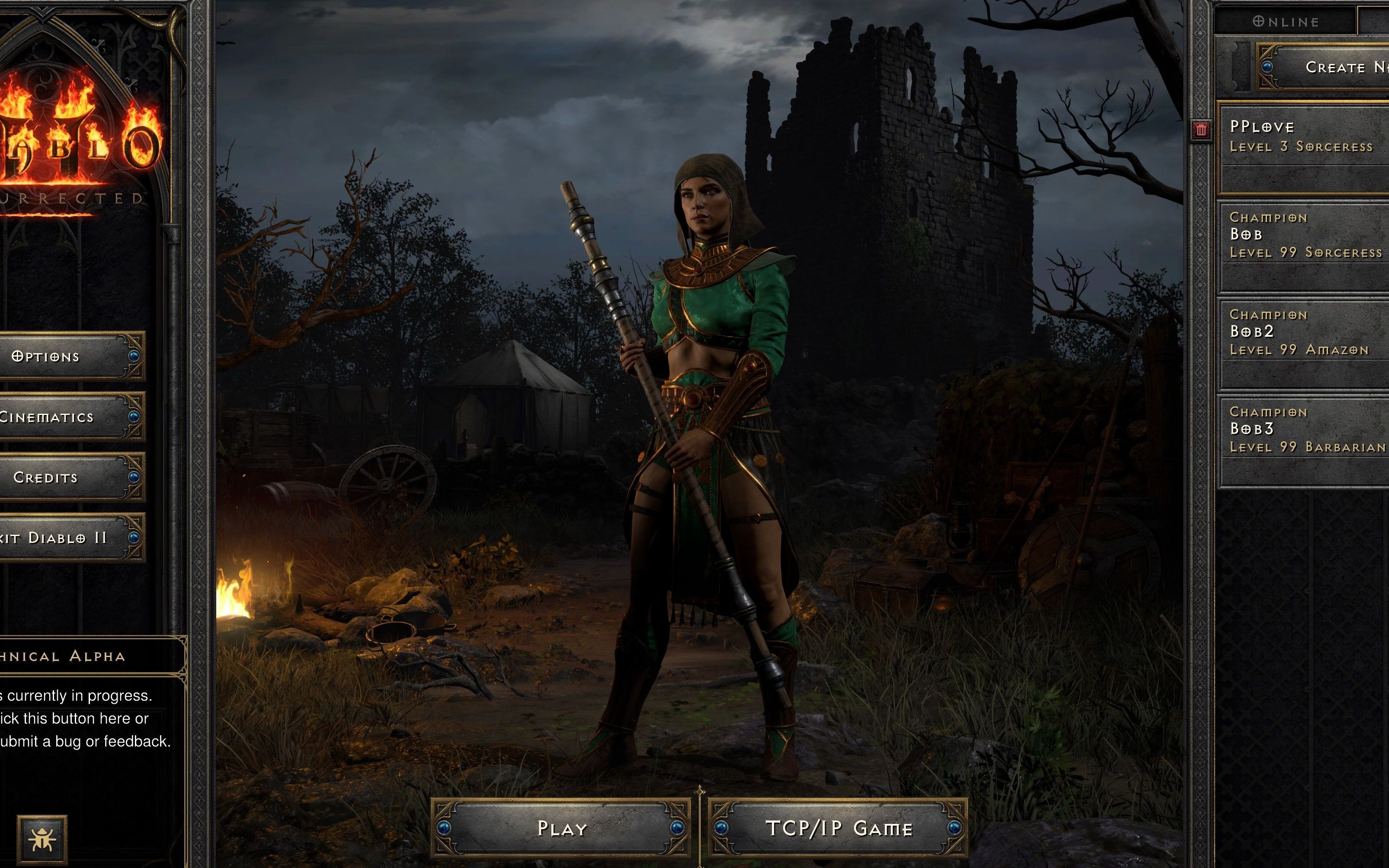Create a new character
The width and height of the screenshot is (1389, 868).
click(x=1332, y=68)
